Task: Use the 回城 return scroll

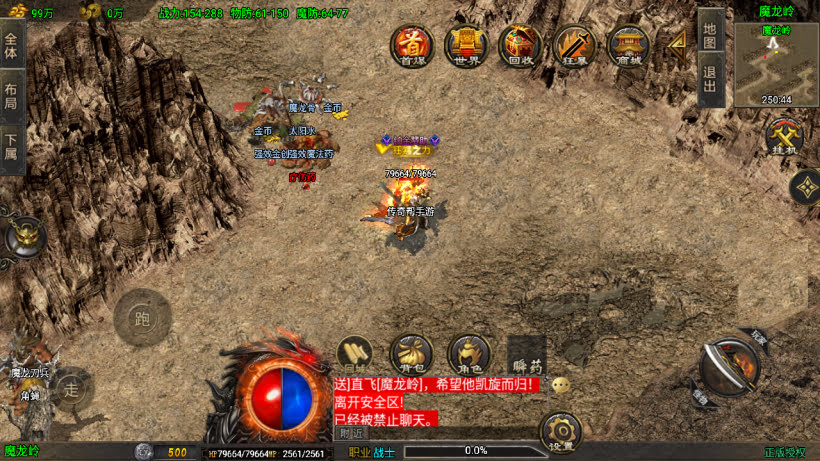Action: pyautogui.click(x=354, y=353)
